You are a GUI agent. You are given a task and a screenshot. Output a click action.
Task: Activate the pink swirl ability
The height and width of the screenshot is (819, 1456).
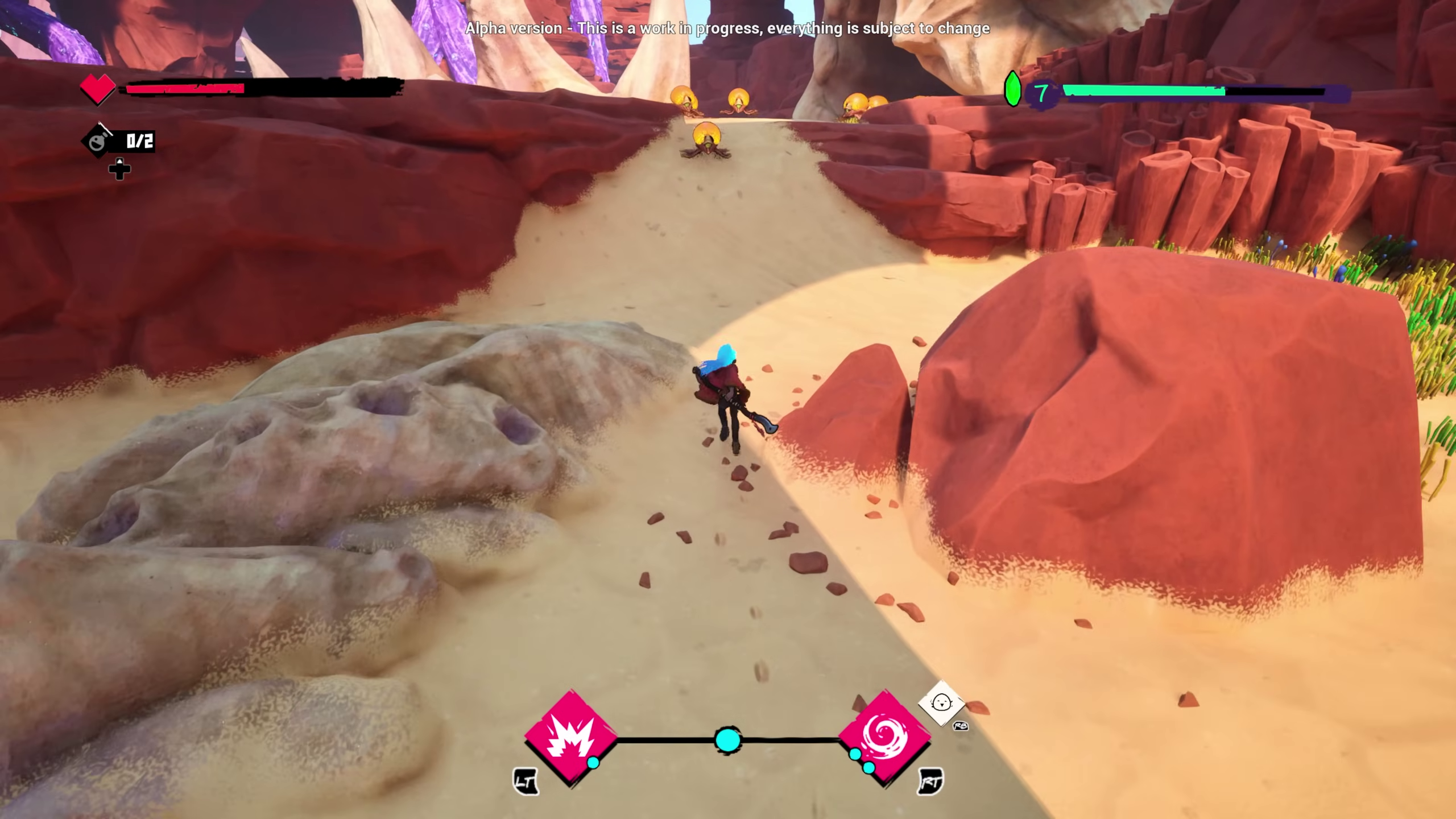(884, 738)
